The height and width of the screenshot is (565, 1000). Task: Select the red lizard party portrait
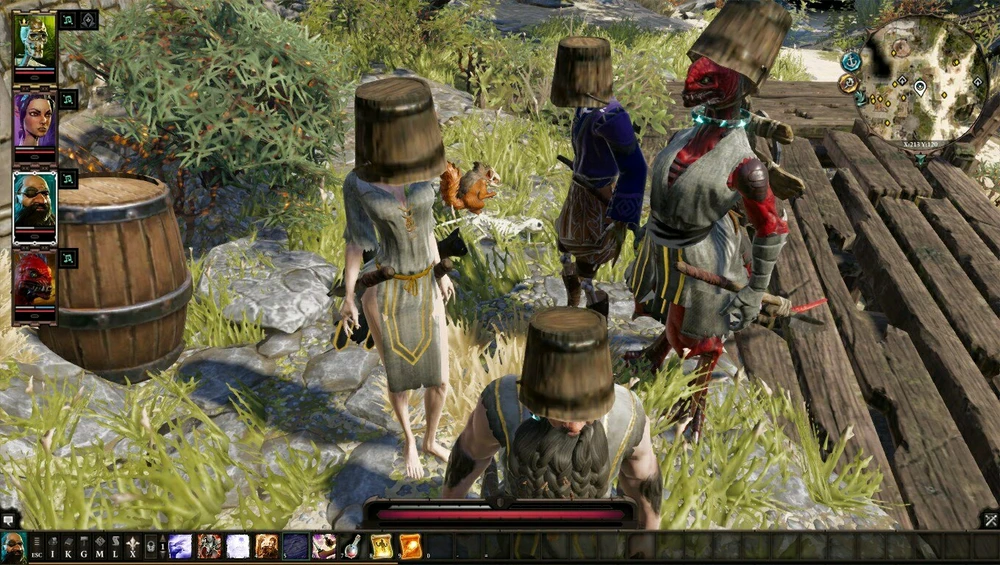pyautogui.click(x=34, y=283)
